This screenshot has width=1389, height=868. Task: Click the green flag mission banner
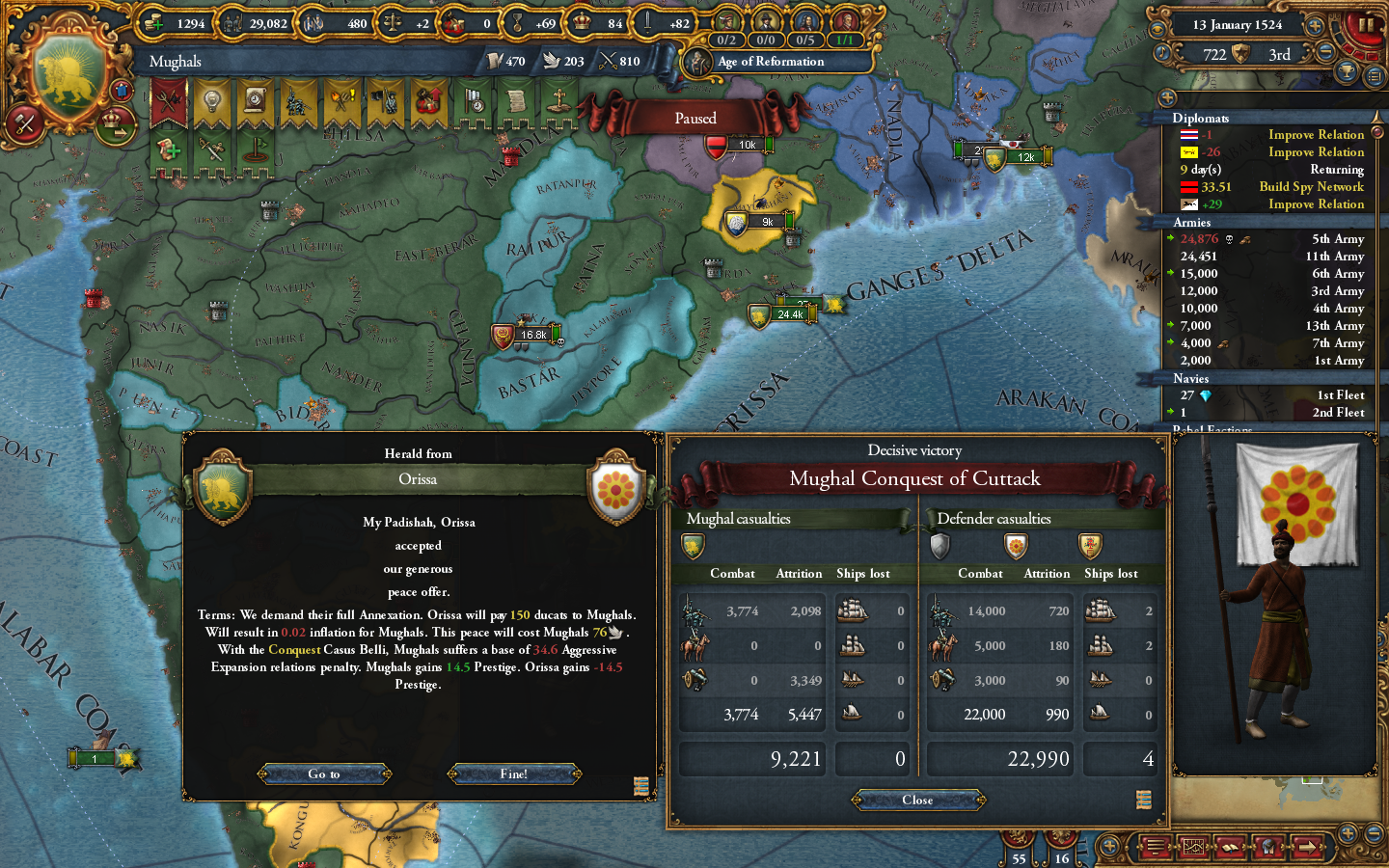tap(255, 151)
